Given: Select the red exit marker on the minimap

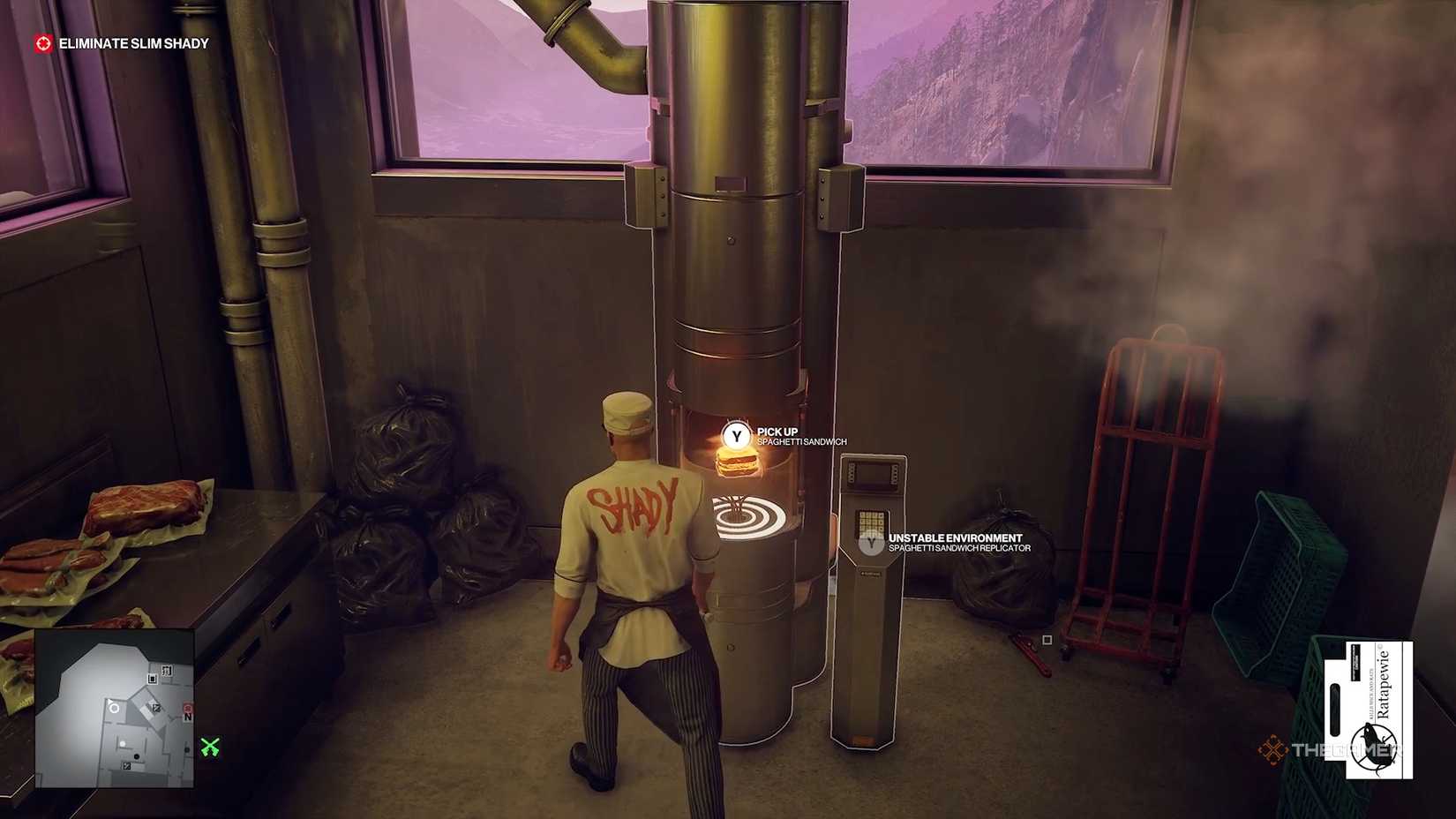Looking at the screenshot, I should click(x=189, y=709).
